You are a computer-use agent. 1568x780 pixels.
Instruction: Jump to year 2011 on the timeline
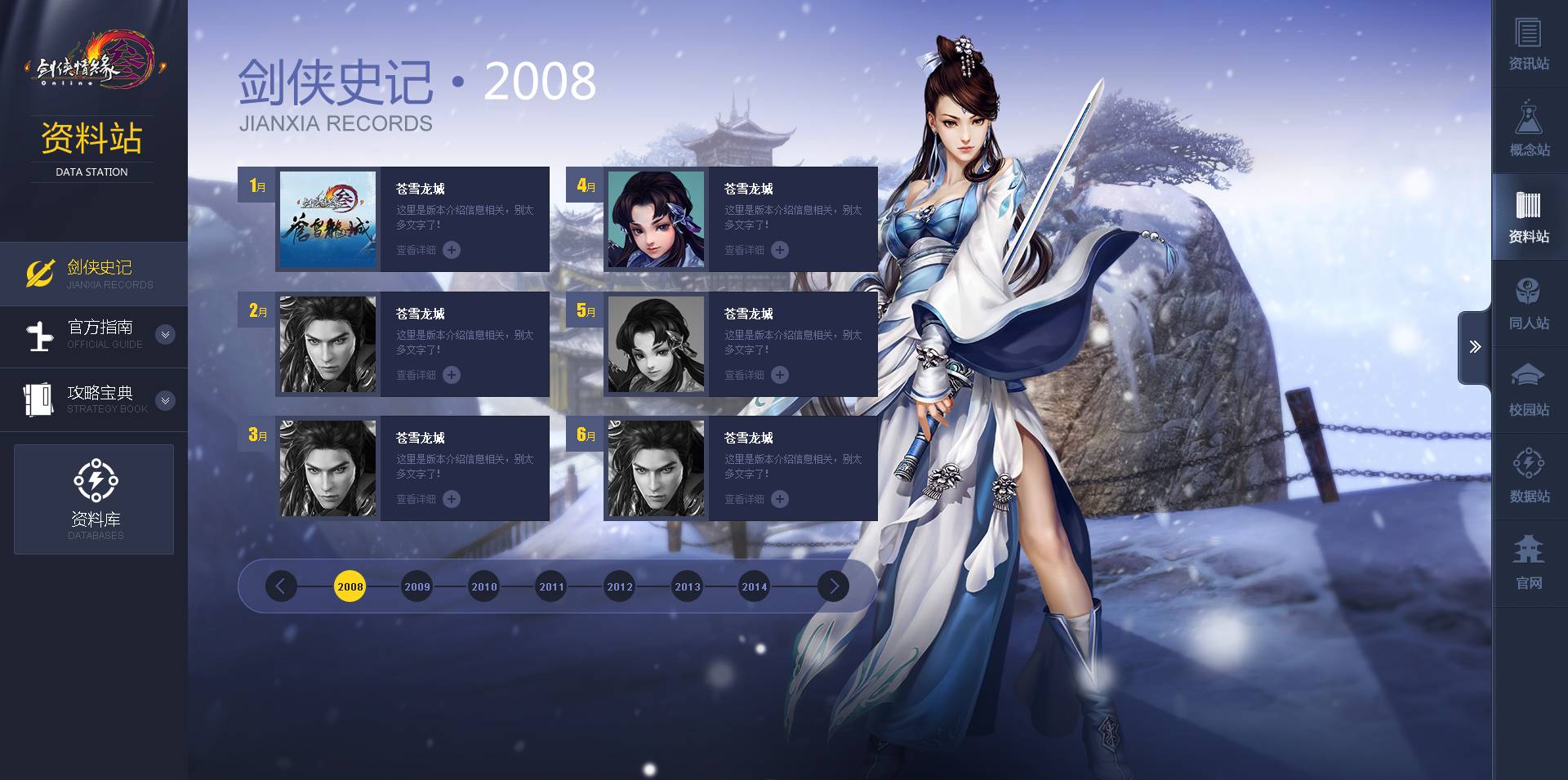pos(552,586)
